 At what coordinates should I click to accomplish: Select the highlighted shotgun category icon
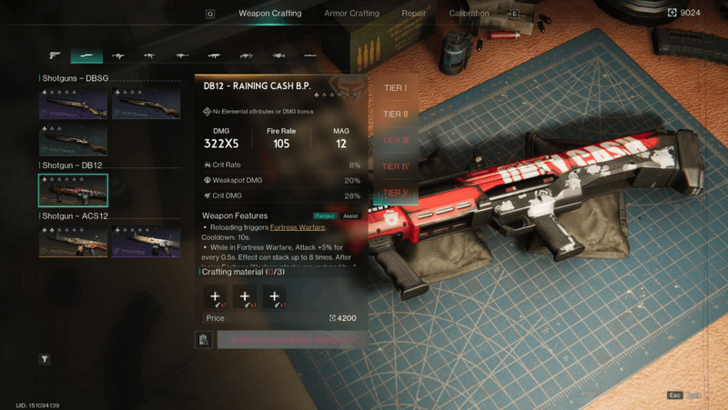(86, 56)
